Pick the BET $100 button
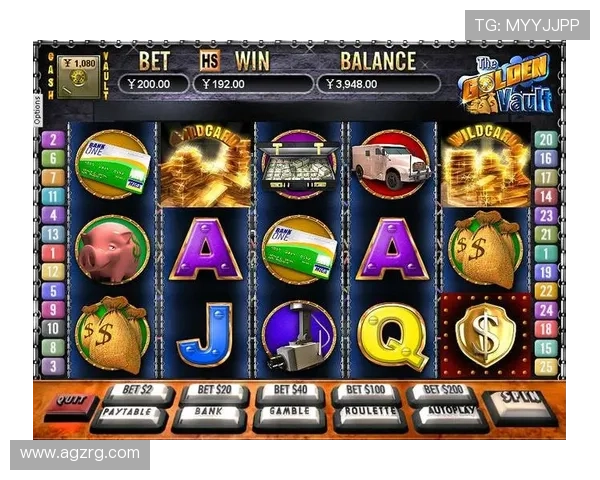 [x=365, y=391]
